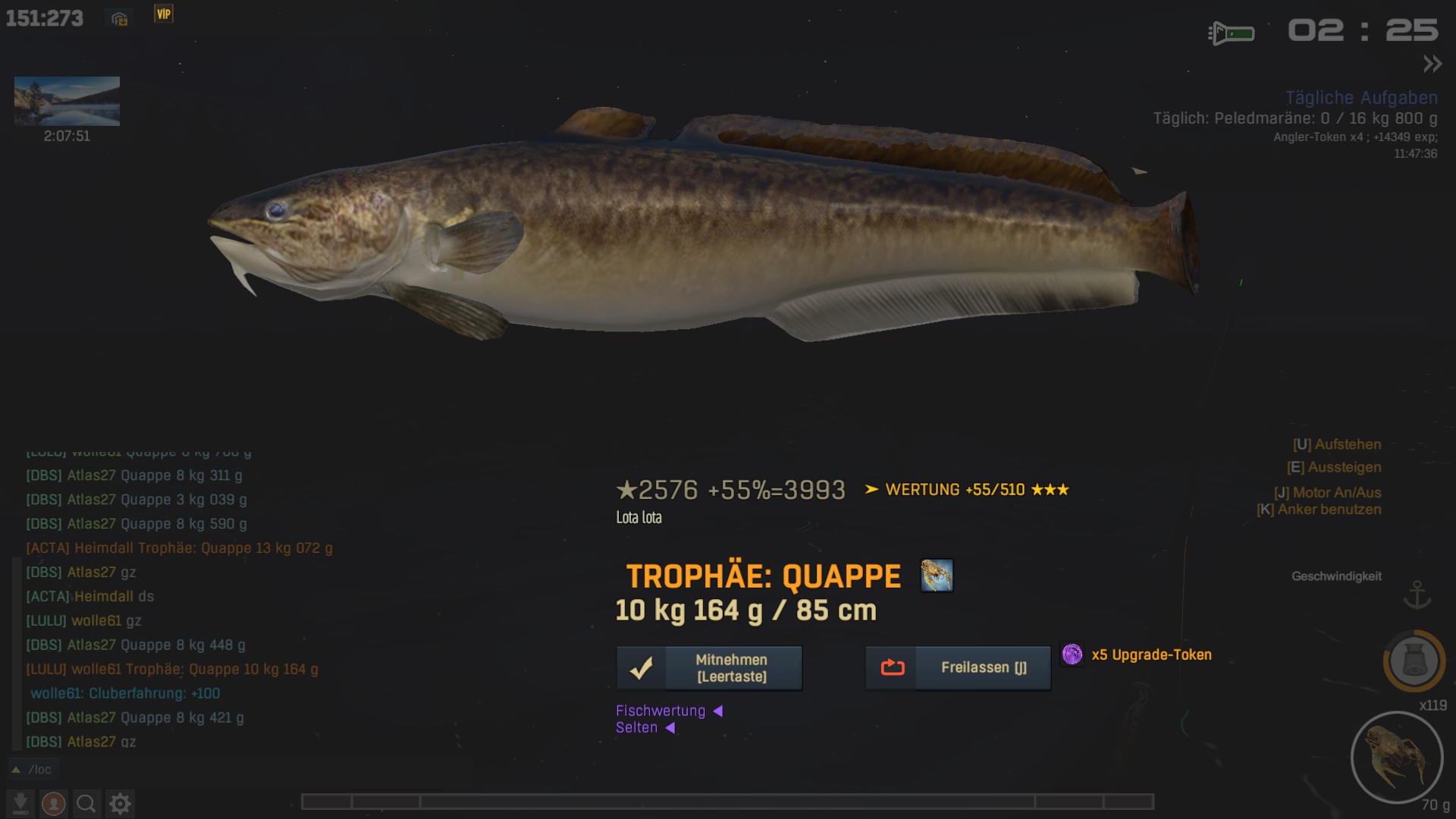The image size is (1456, 819).
Task: Open the home base icon
Action: tap(119, 19)
